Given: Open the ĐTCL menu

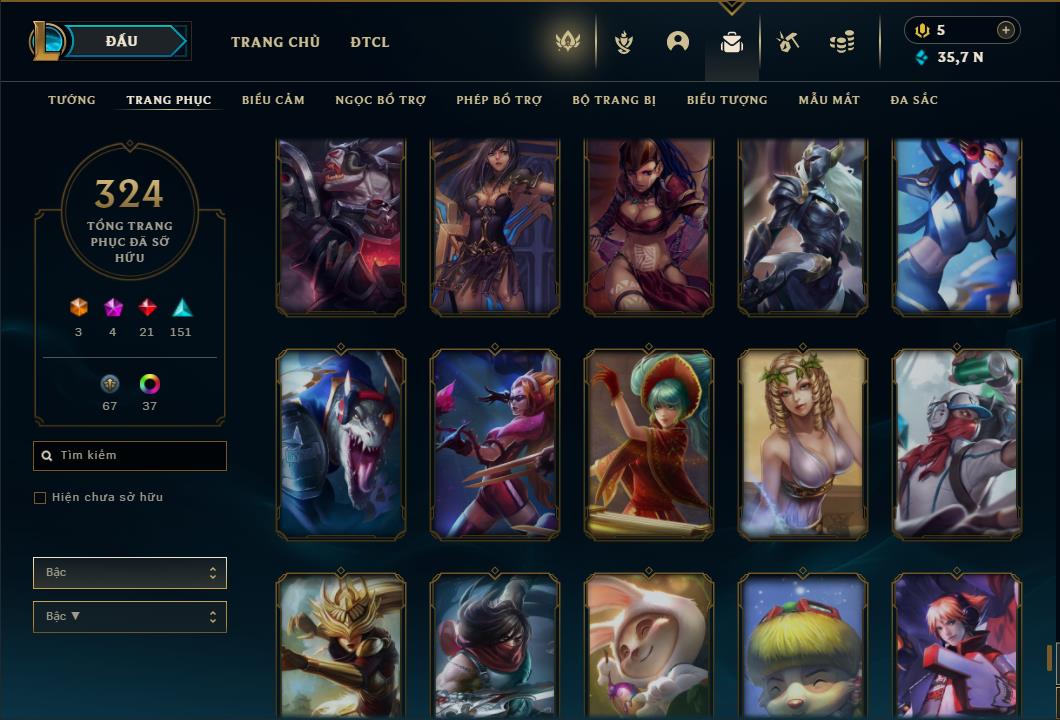Looking at the screenshot, I should [x=370, y=42].
